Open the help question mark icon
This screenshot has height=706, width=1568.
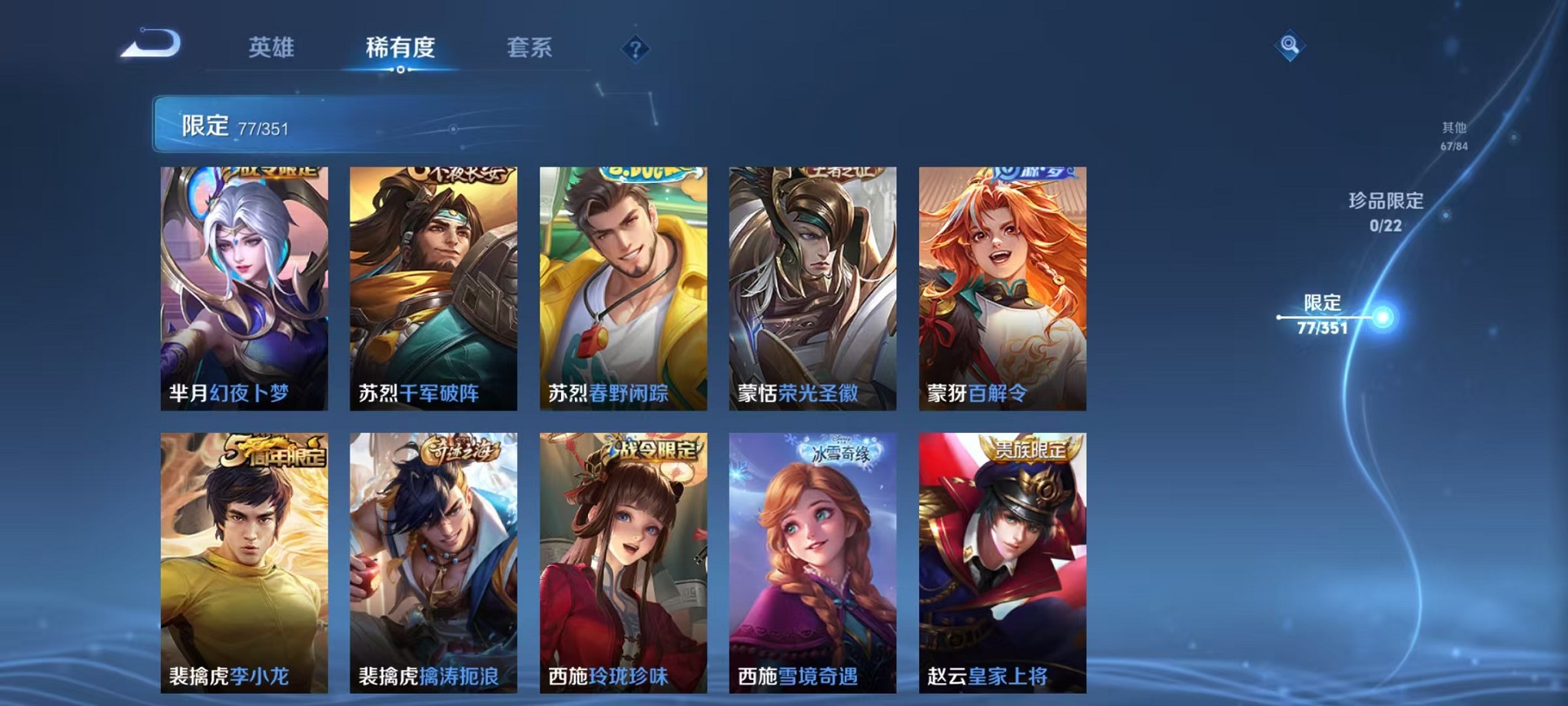pos(633,48)
